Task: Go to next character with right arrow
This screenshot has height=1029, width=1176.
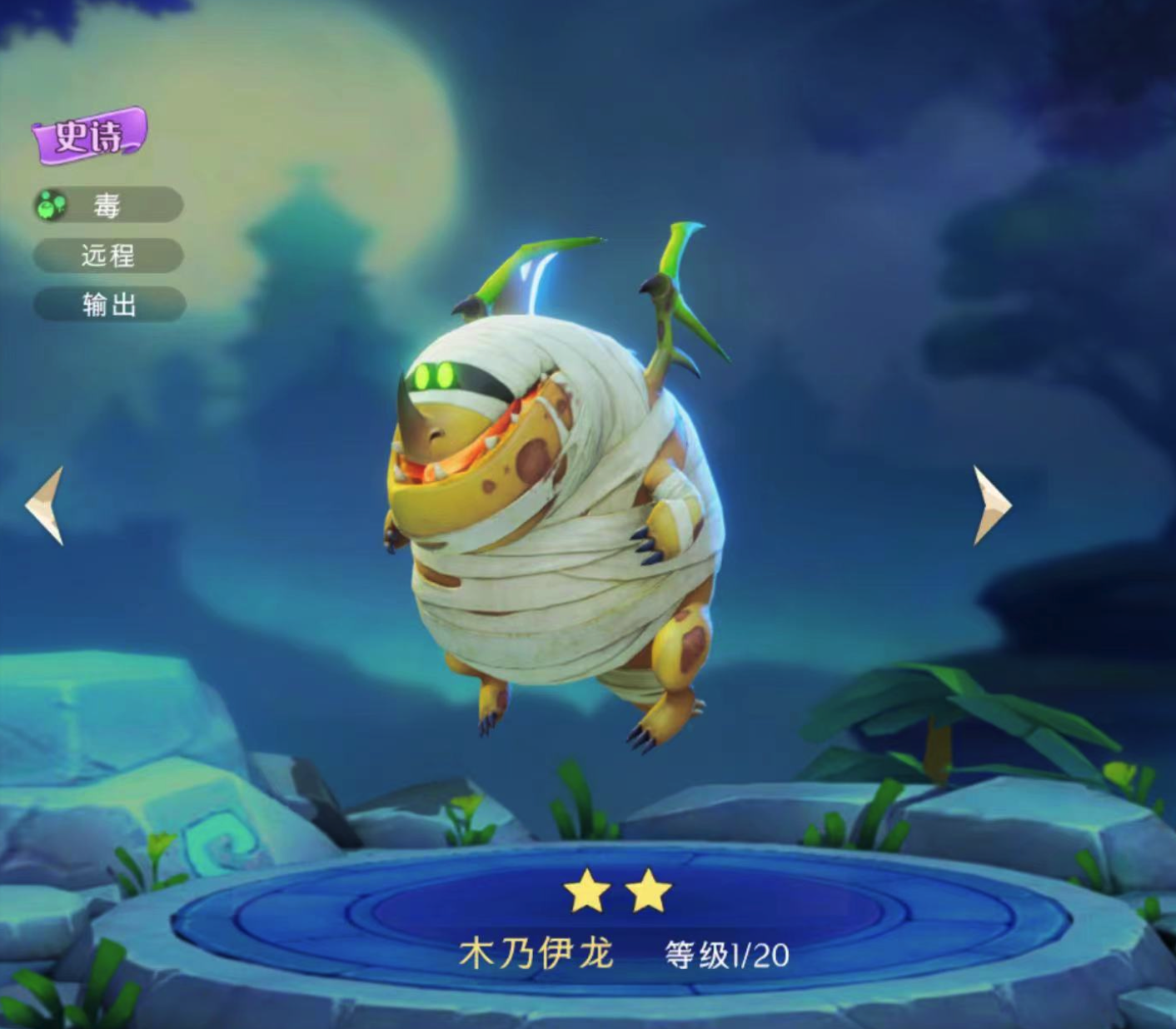Action: [991, 505]
